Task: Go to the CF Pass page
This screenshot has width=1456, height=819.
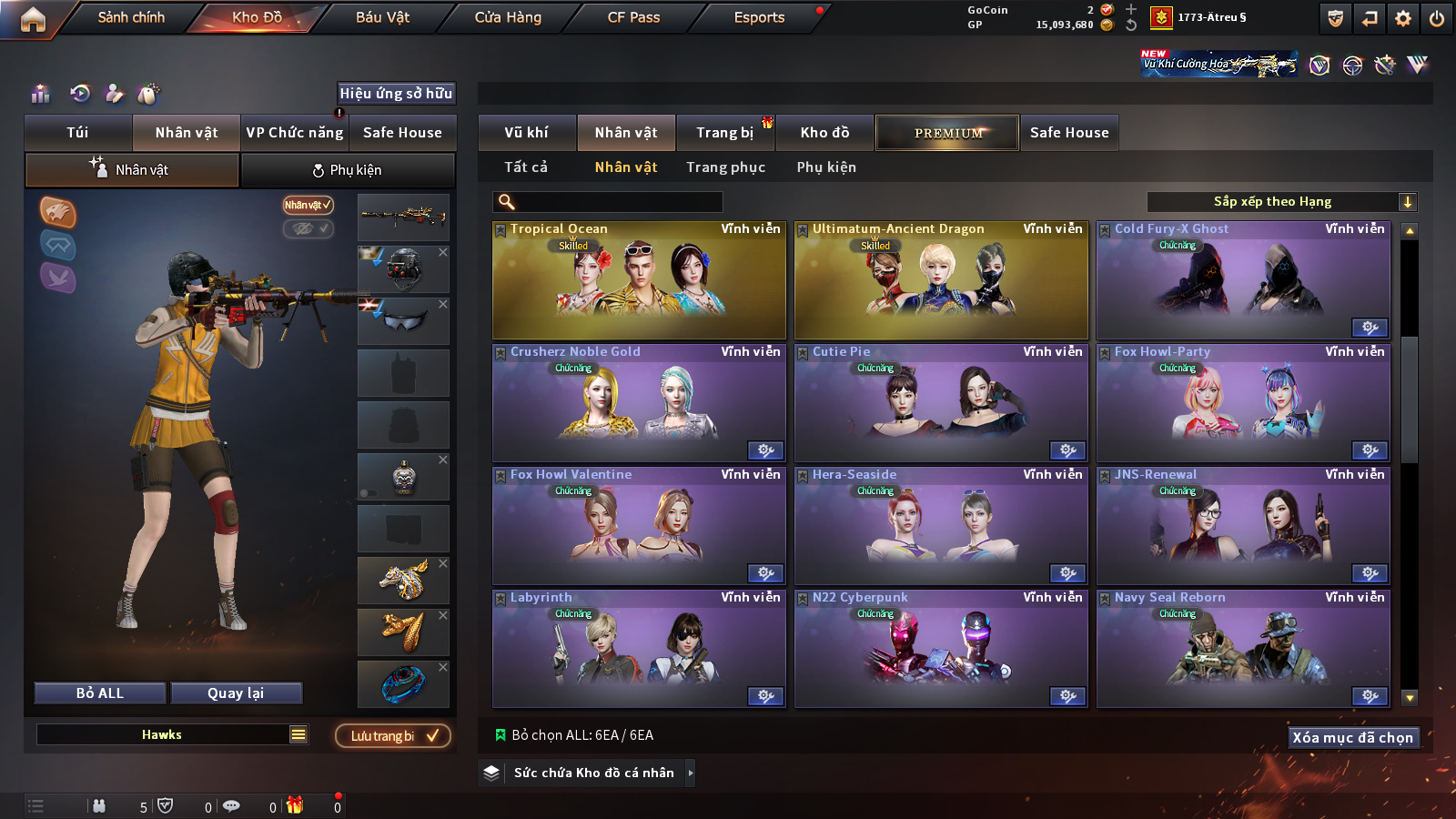Action: (x=633, y=17)
